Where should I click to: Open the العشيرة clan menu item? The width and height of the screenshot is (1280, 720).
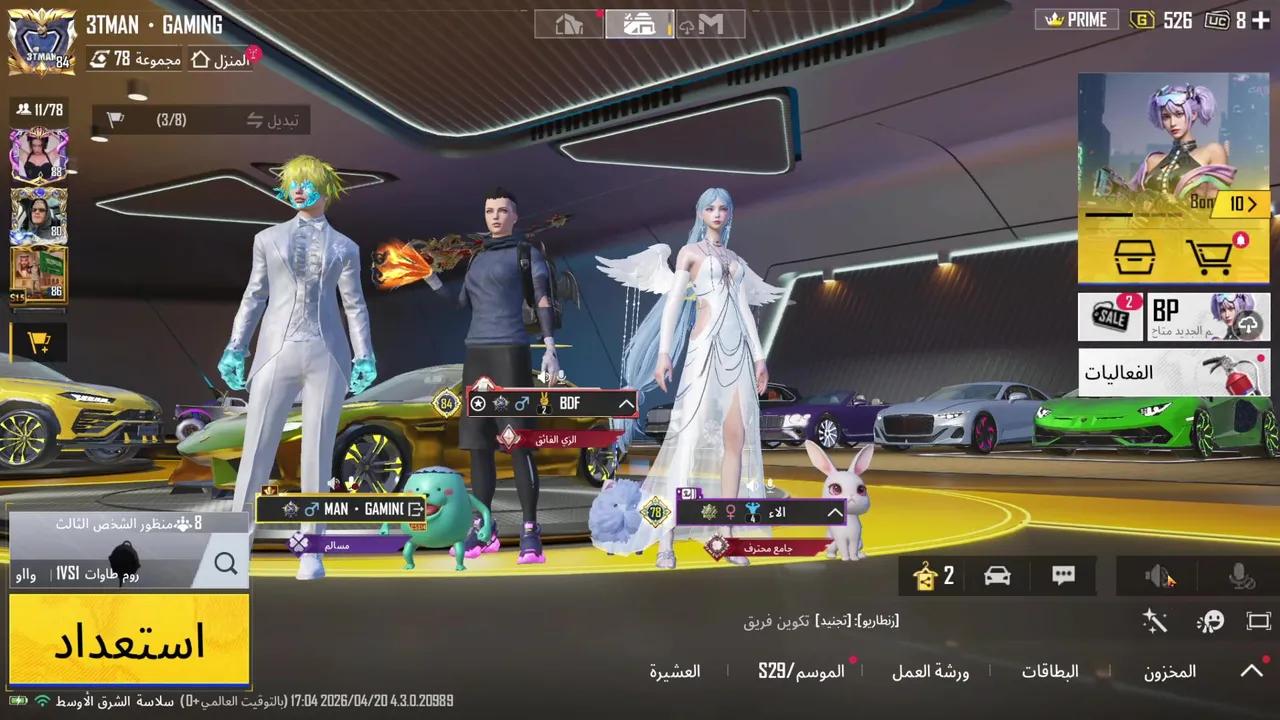click(x=675, y=671)
